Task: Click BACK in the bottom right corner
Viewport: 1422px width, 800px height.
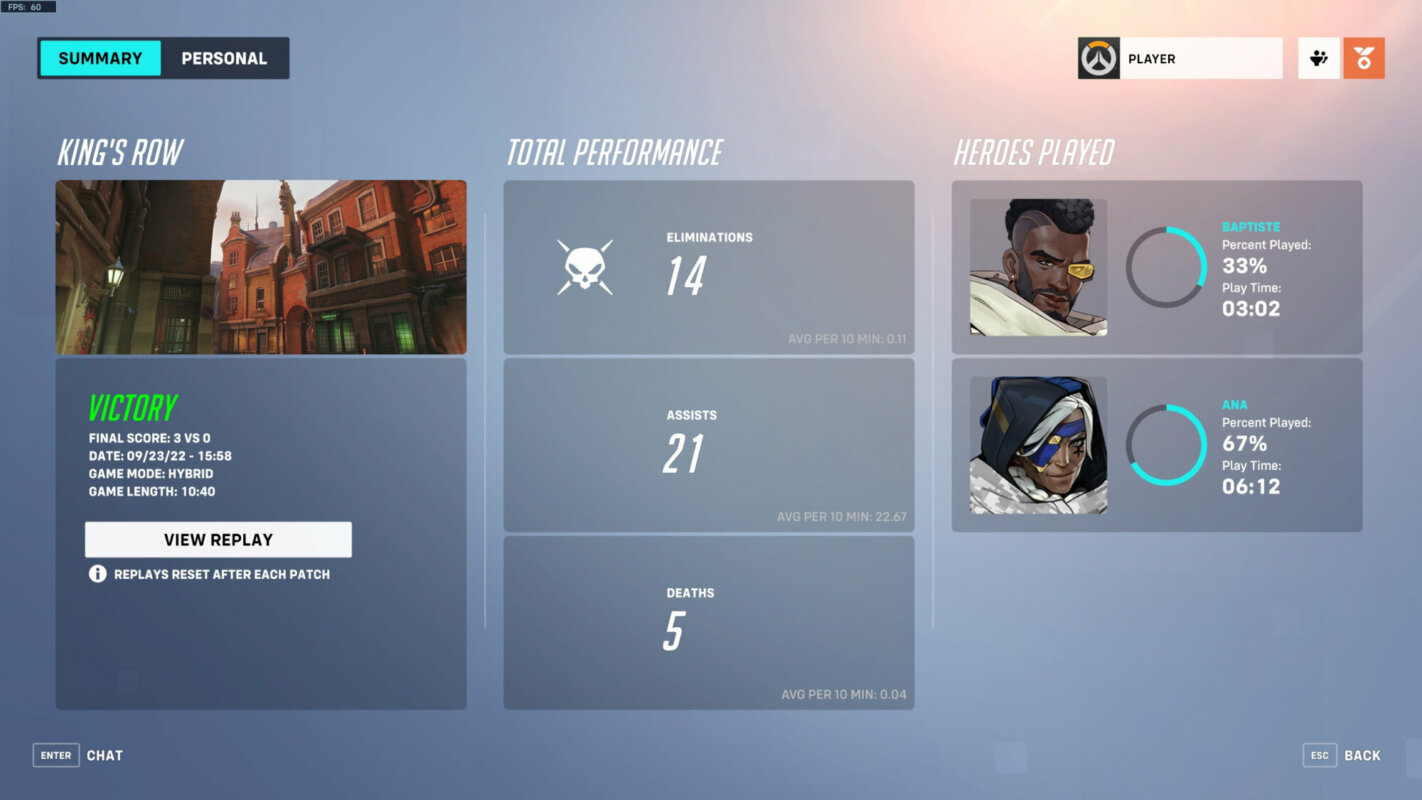Action: [1363, 755]
